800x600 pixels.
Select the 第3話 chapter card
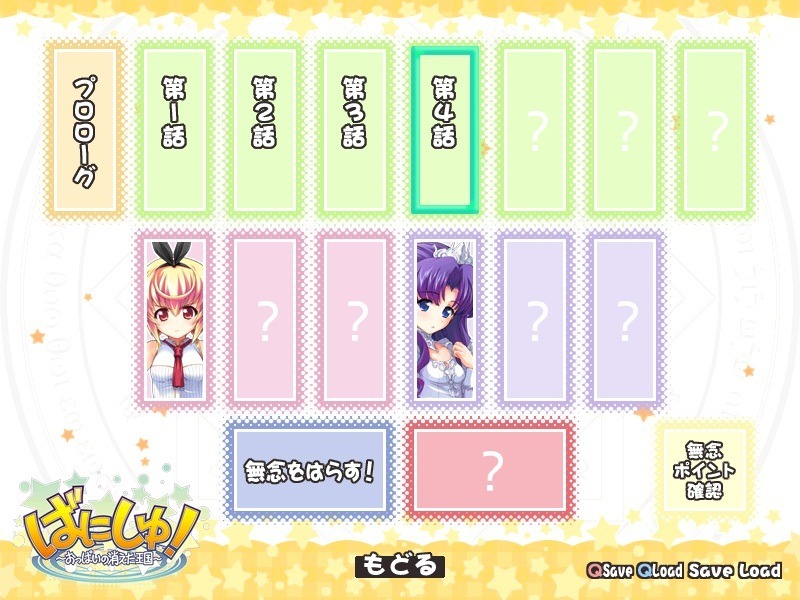(353, 130)
